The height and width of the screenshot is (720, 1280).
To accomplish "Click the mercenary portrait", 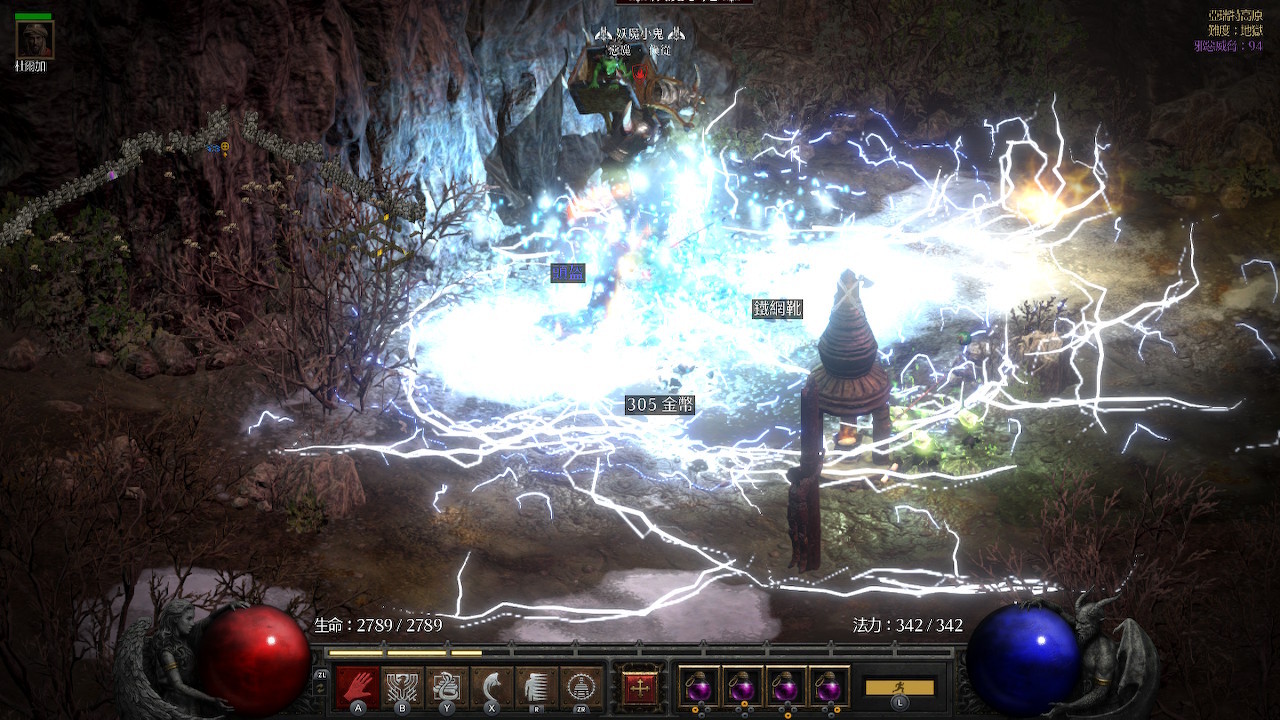I will tap(34, 40).
